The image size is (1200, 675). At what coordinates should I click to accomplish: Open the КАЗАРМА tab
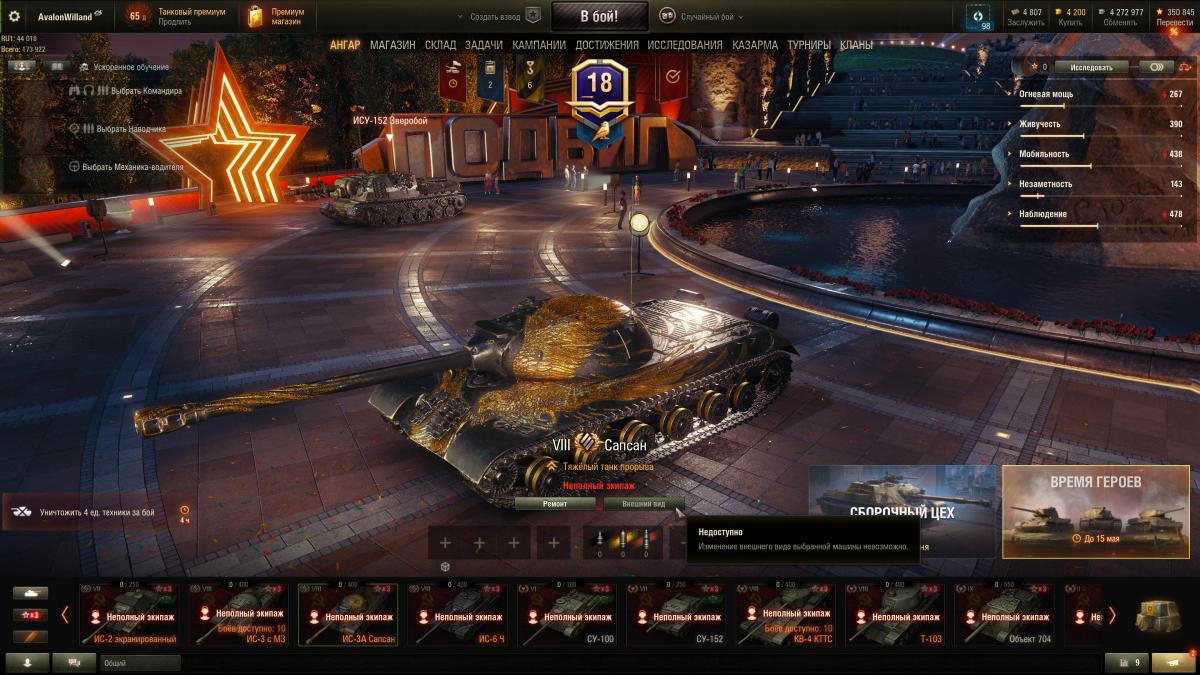754,45
